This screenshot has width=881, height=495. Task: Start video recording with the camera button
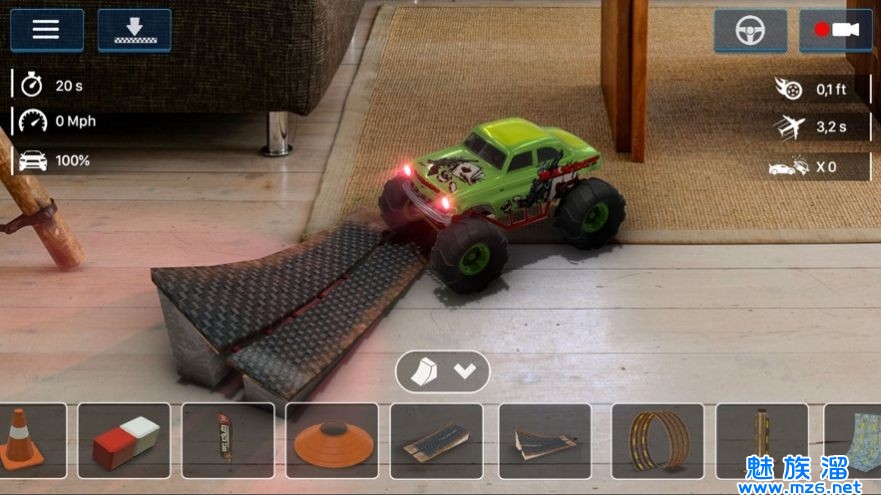836,31
